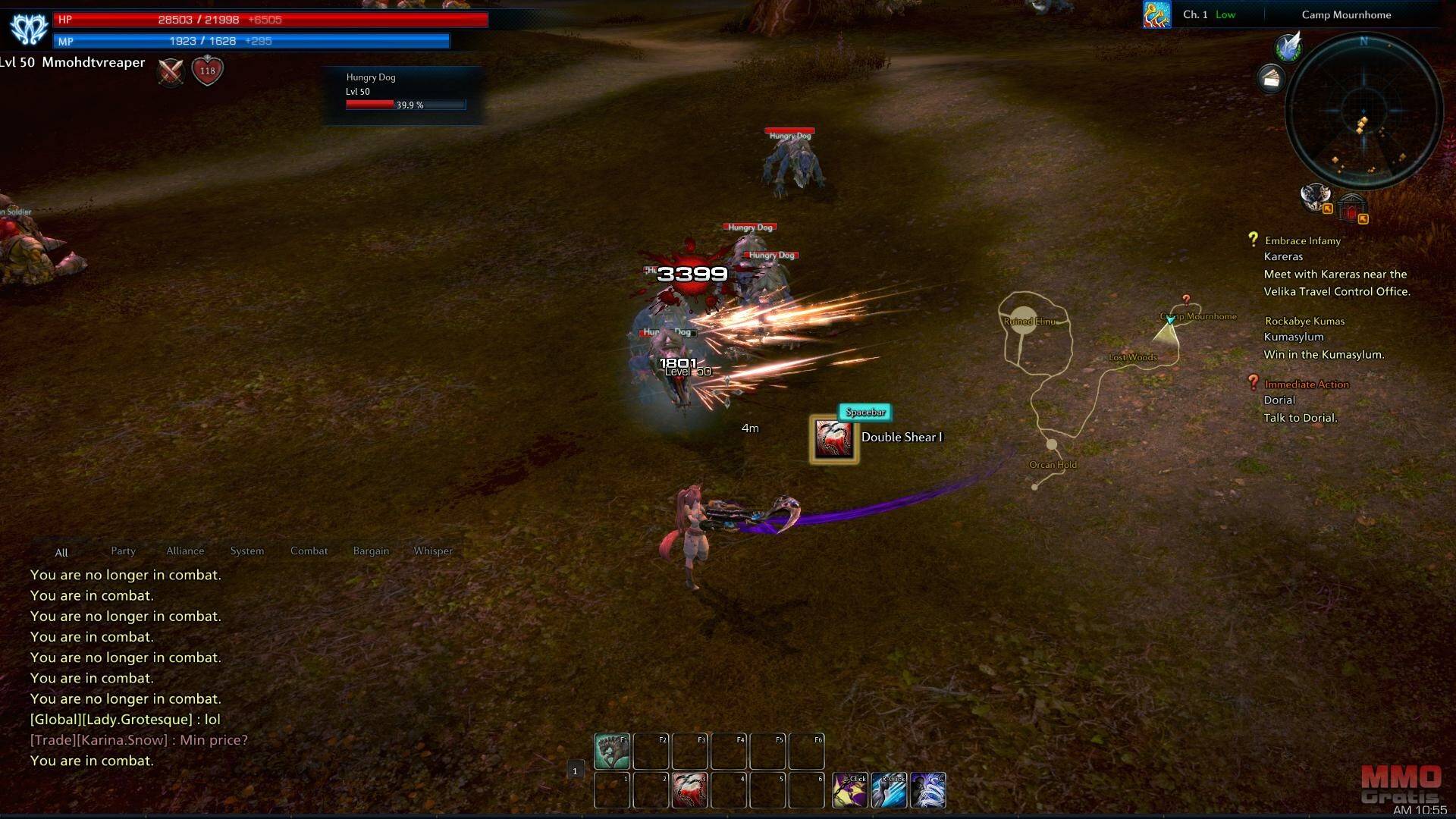
Task: Activate the F1 mount skill slot
Action: pos(611,751)
